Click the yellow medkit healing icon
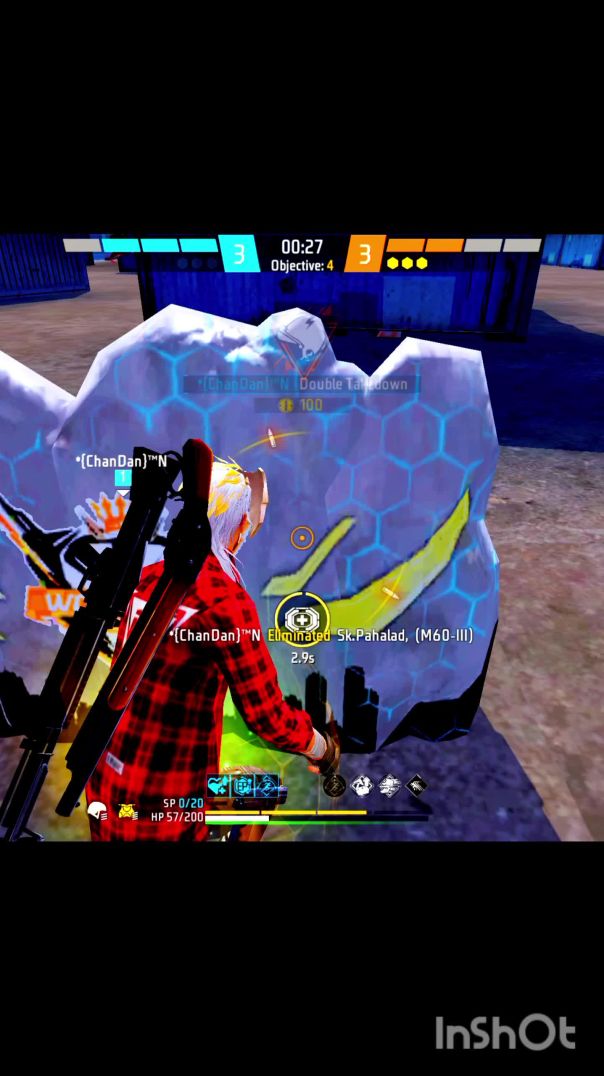Viewport: 604px width, 1076px height. (297, 619)
